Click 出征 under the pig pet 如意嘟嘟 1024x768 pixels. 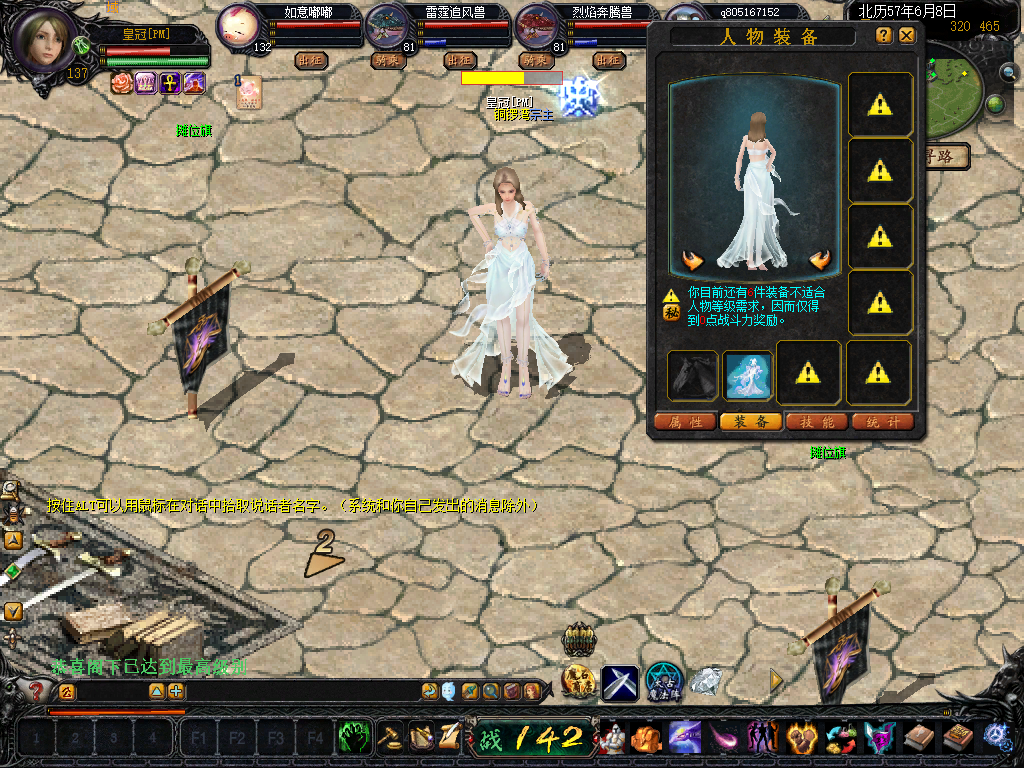(312, 60)
